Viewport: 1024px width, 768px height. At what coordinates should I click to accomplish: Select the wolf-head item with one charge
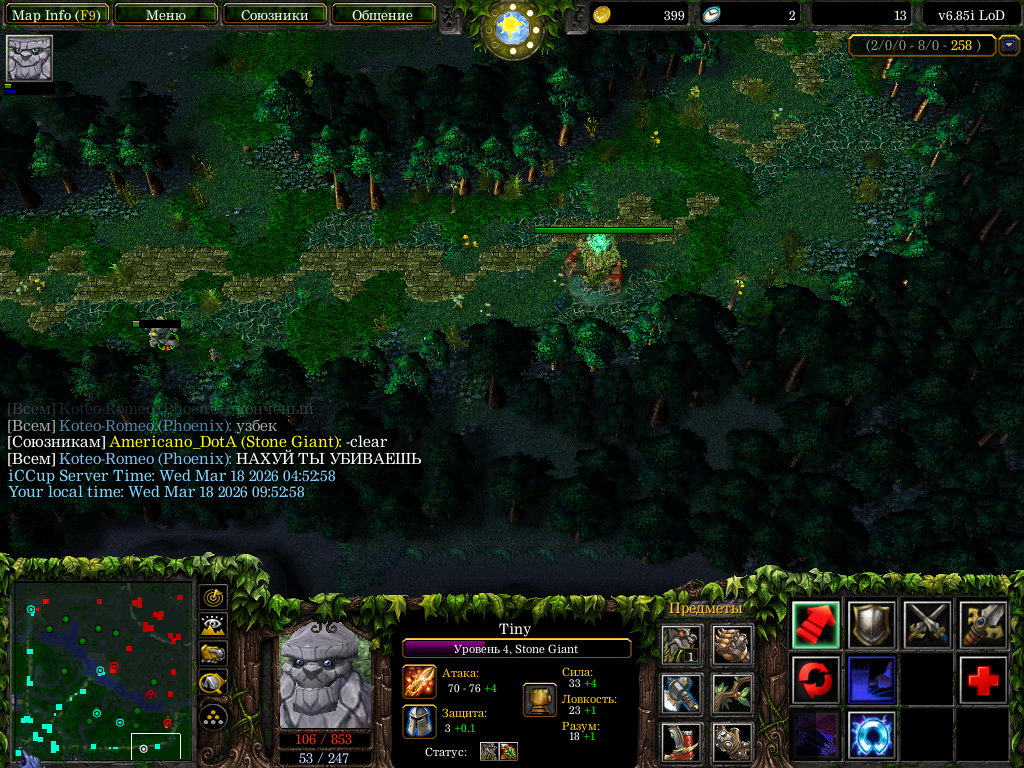(681, 645)
